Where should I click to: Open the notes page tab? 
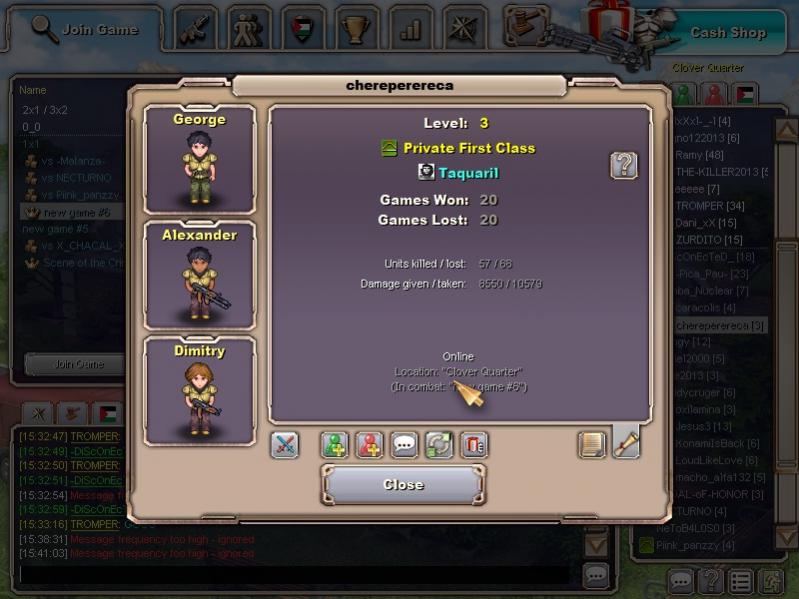pyautogui.click(x=593, y=444)
